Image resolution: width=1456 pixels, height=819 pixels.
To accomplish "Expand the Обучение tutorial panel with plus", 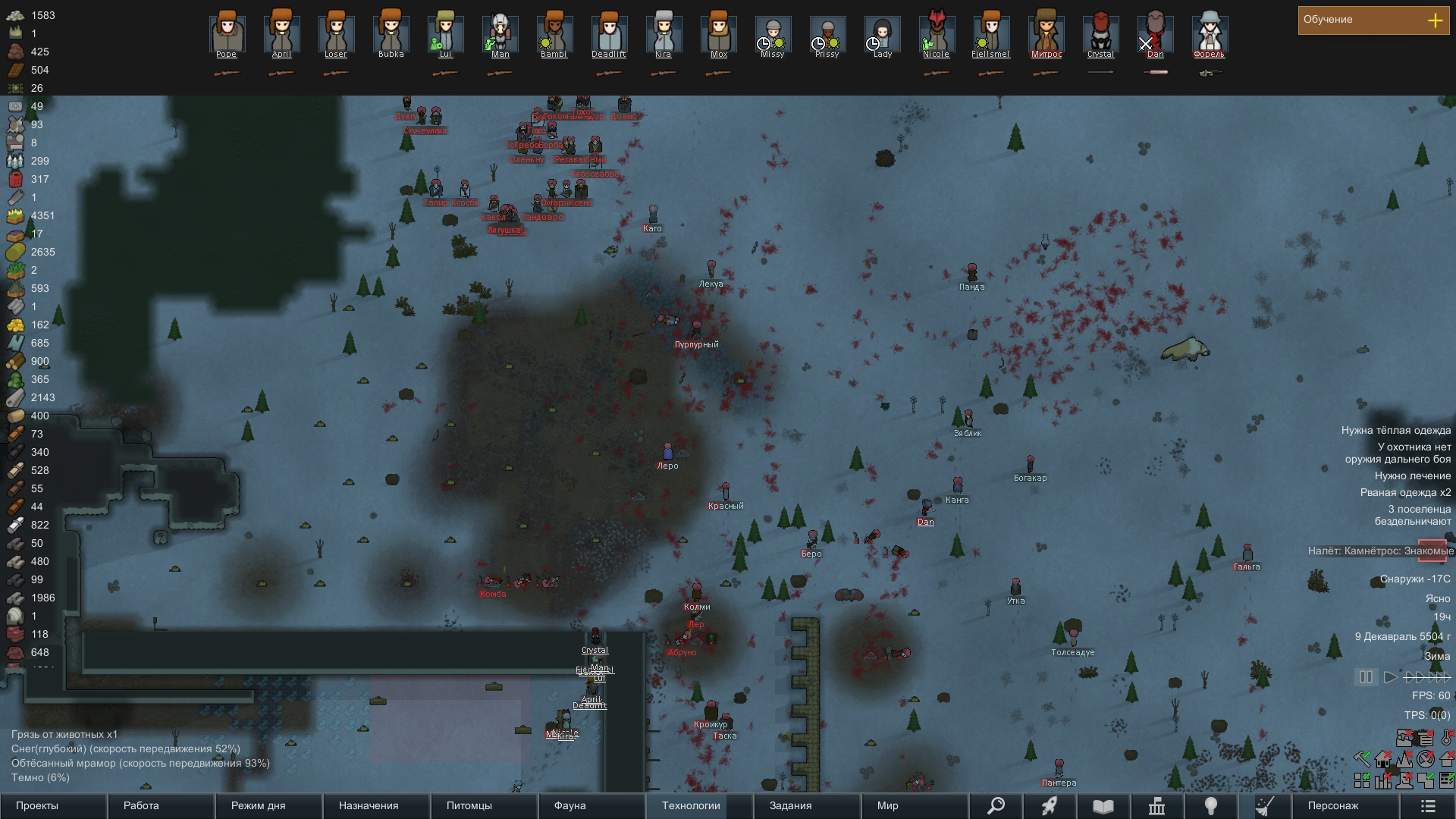I will [x=1435, y=20].
